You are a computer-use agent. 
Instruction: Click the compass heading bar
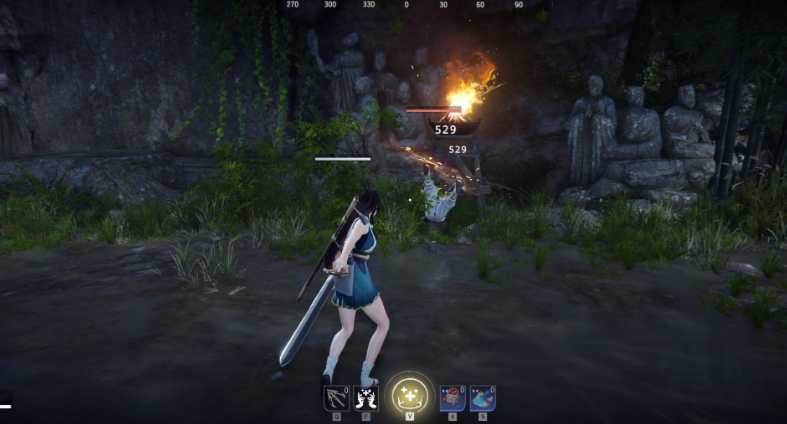405,5
